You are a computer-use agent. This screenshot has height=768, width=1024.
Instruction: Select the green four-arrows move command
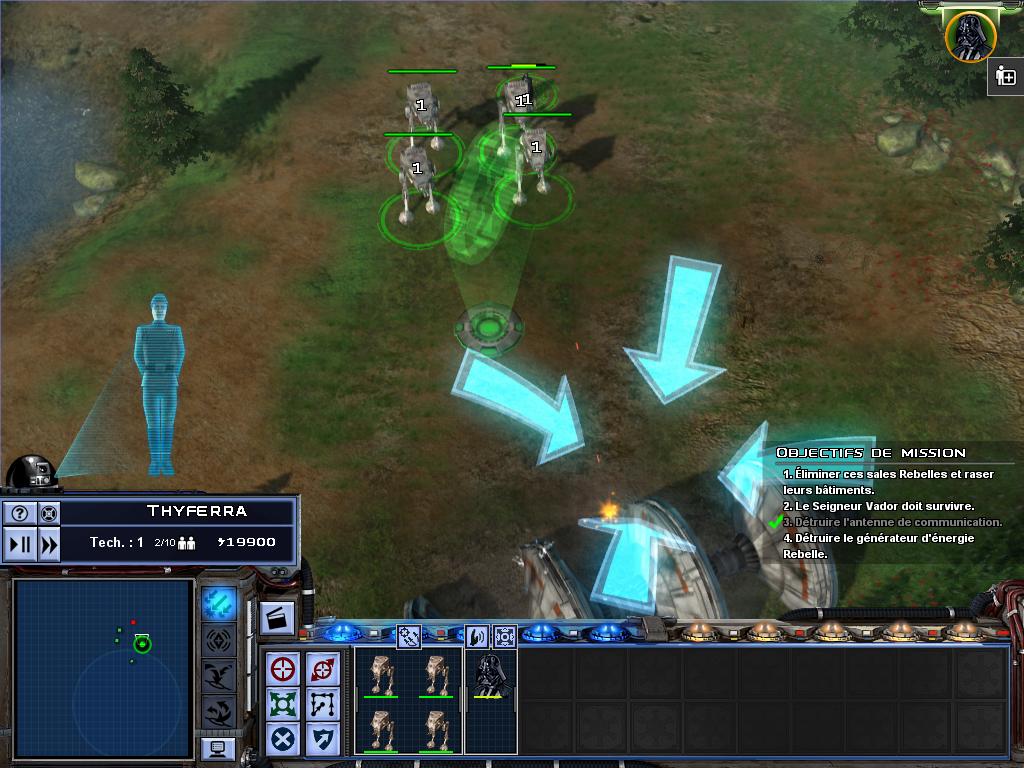click(x=284, y=704)
